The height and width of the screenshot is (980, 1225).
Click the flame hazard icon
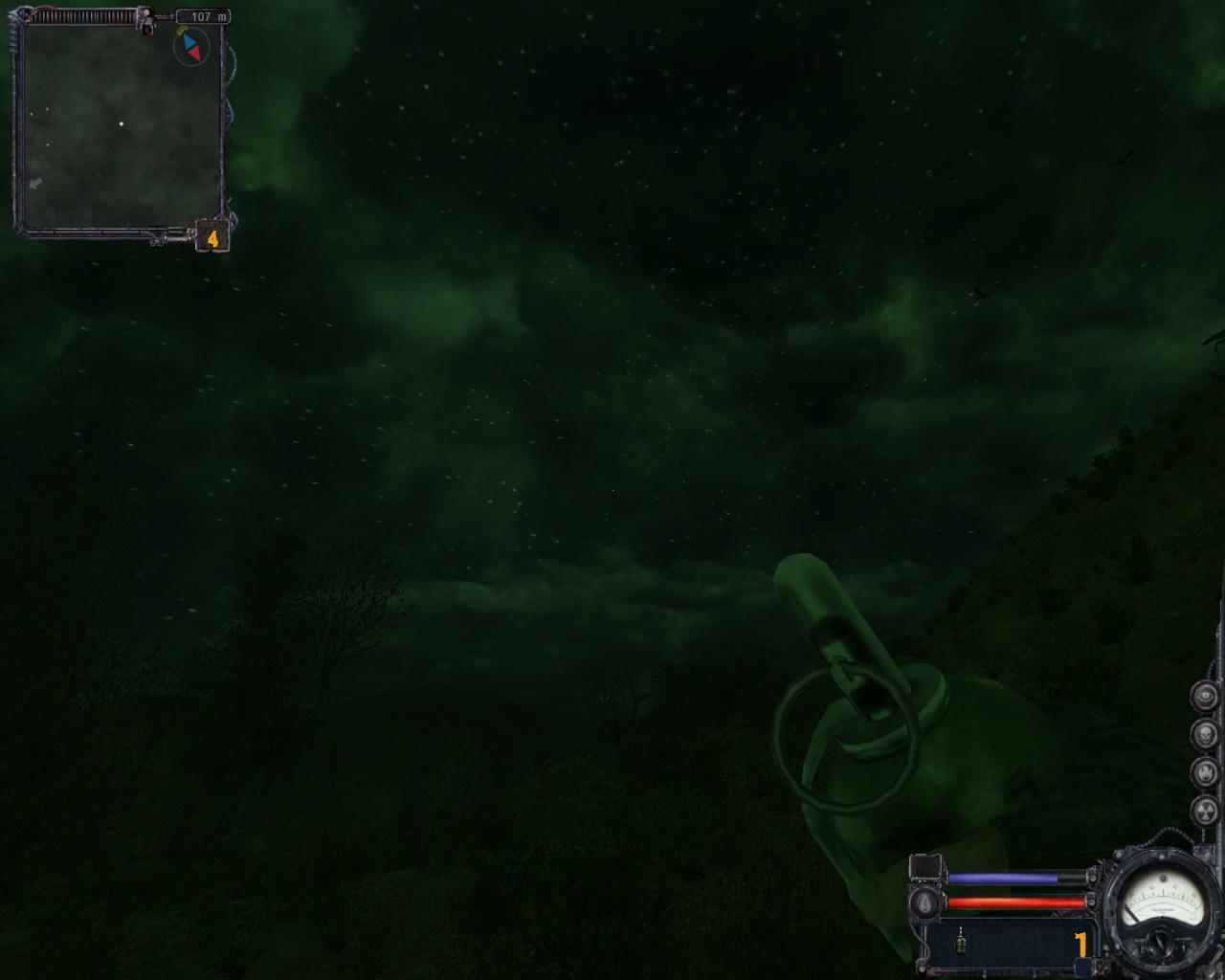1205,772
